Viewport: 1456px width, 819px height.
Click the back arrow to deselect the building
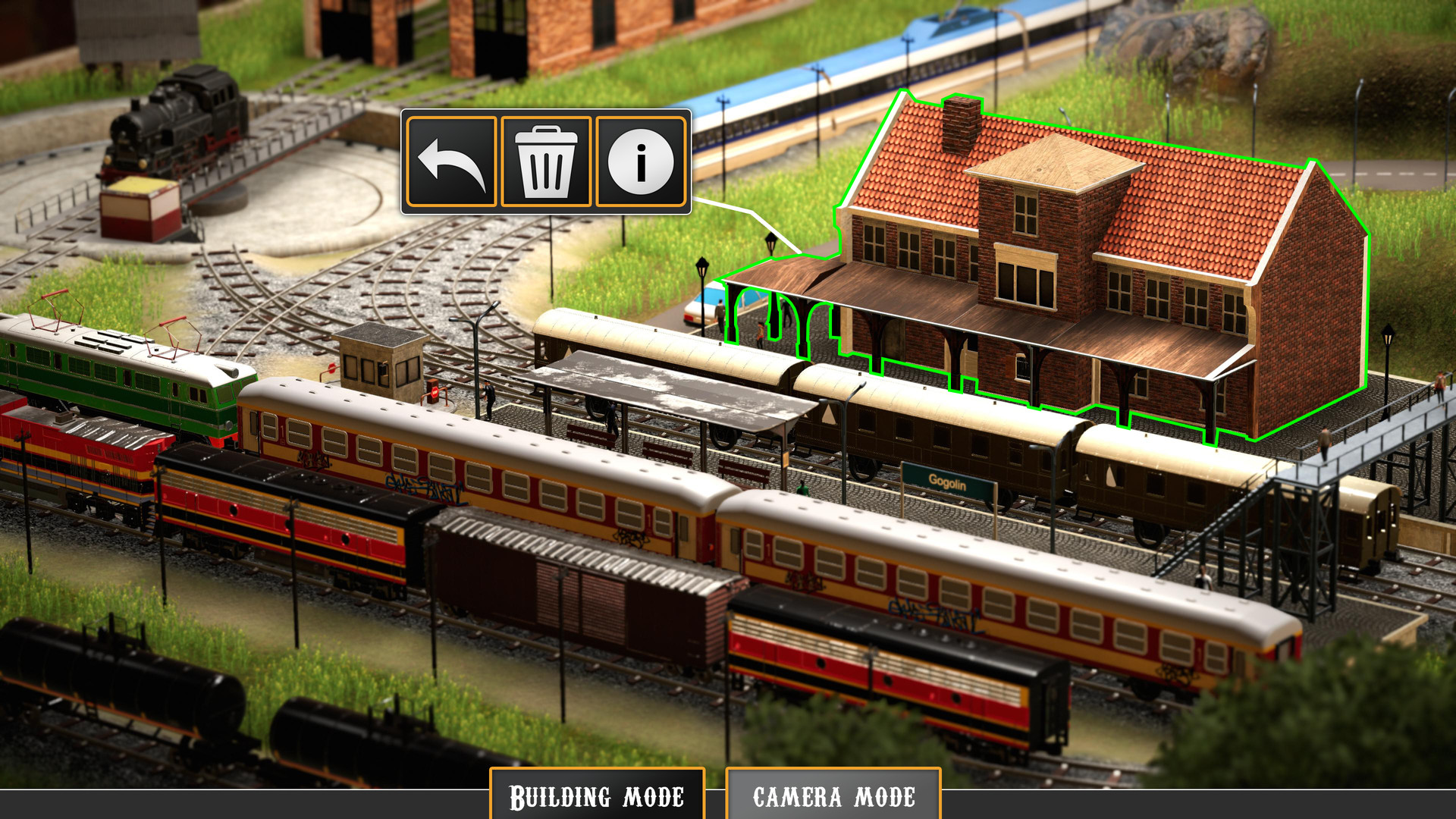[x=452, y=162]
